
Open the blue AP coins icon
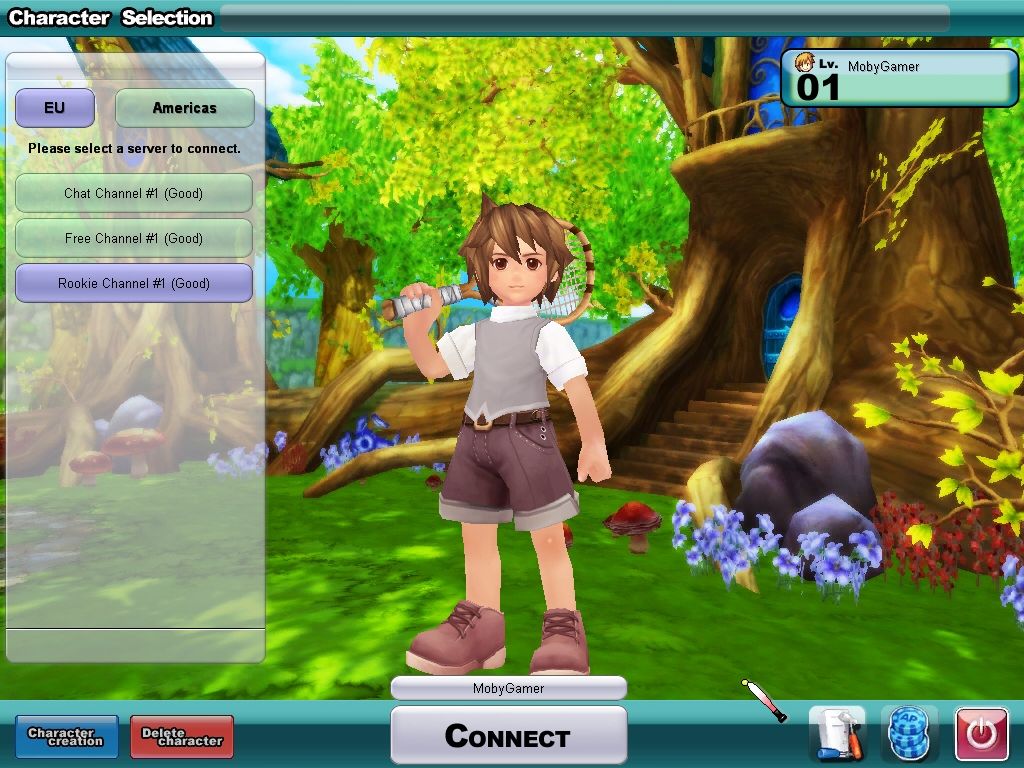909,735
